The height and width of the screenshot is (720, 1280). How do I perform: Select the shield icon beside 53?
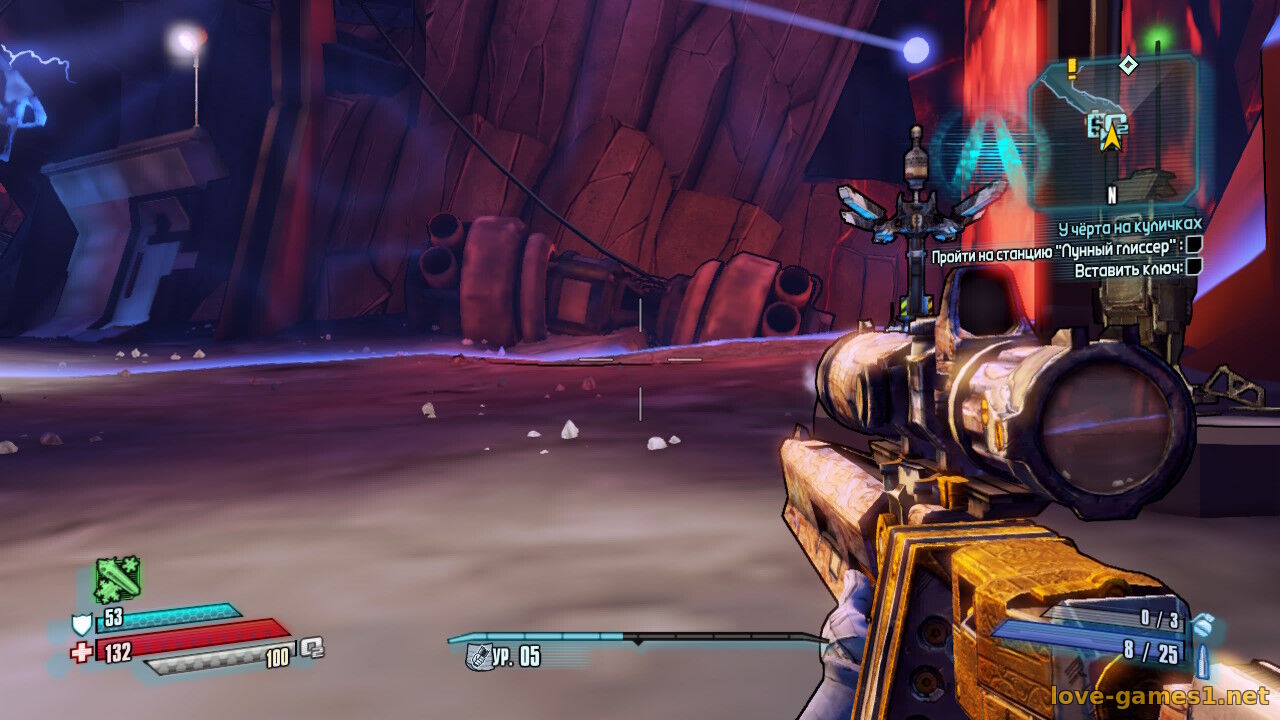81,625
